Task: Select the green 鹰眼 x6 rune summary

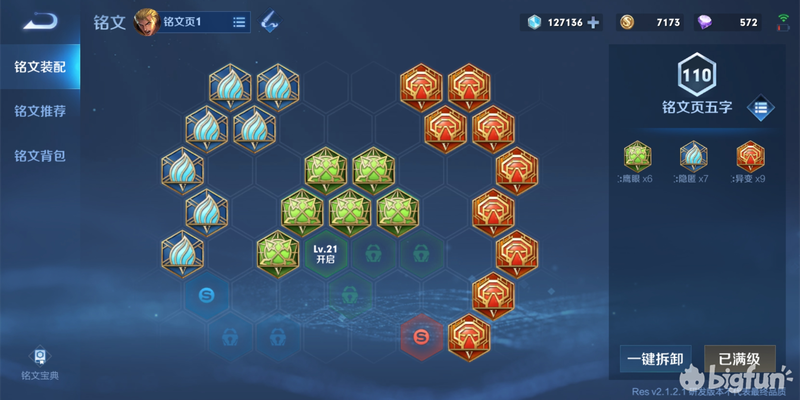Action: [638, 161]
